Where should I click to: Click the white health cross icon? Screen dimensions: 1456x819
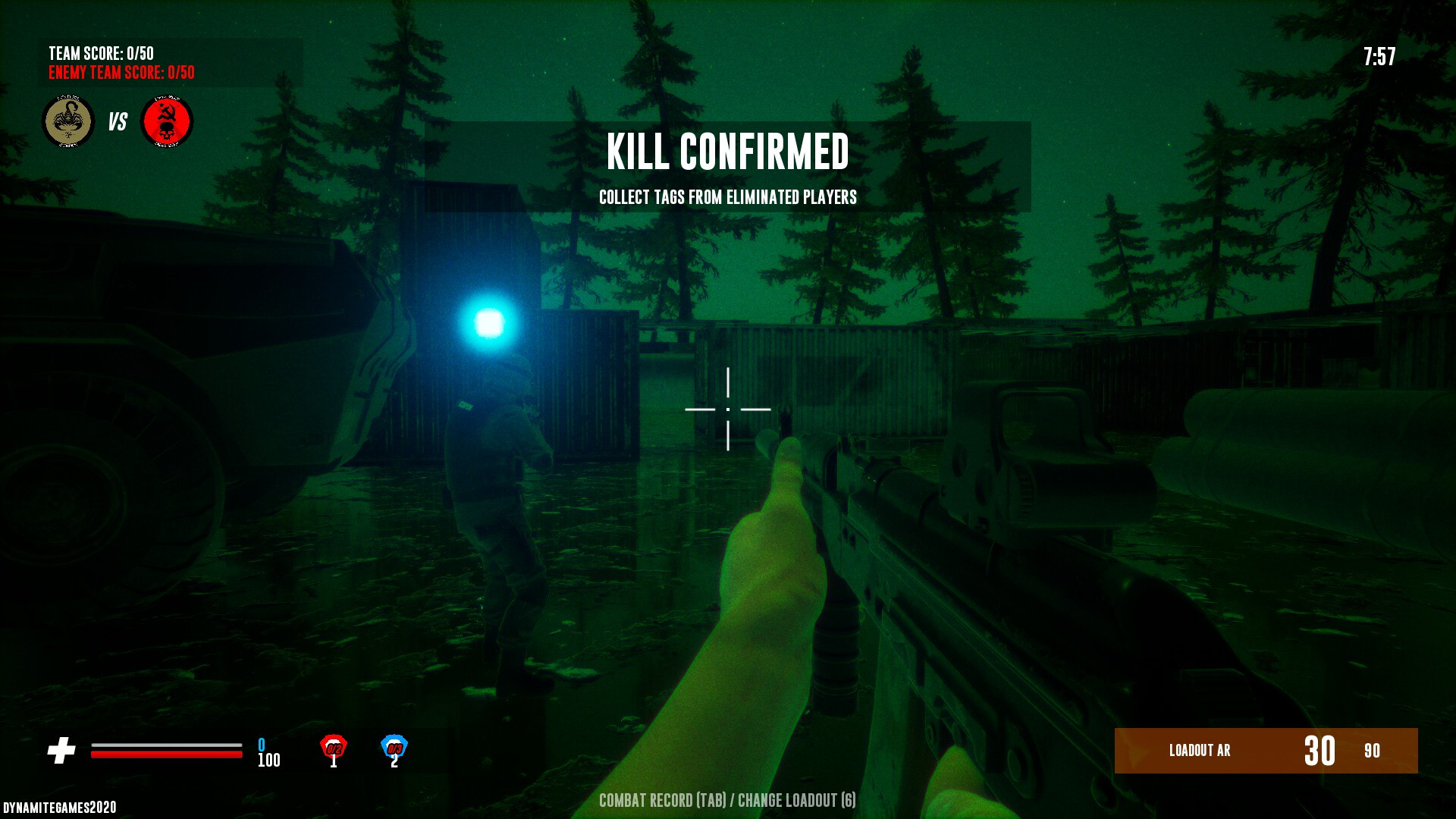click(62, 749)
